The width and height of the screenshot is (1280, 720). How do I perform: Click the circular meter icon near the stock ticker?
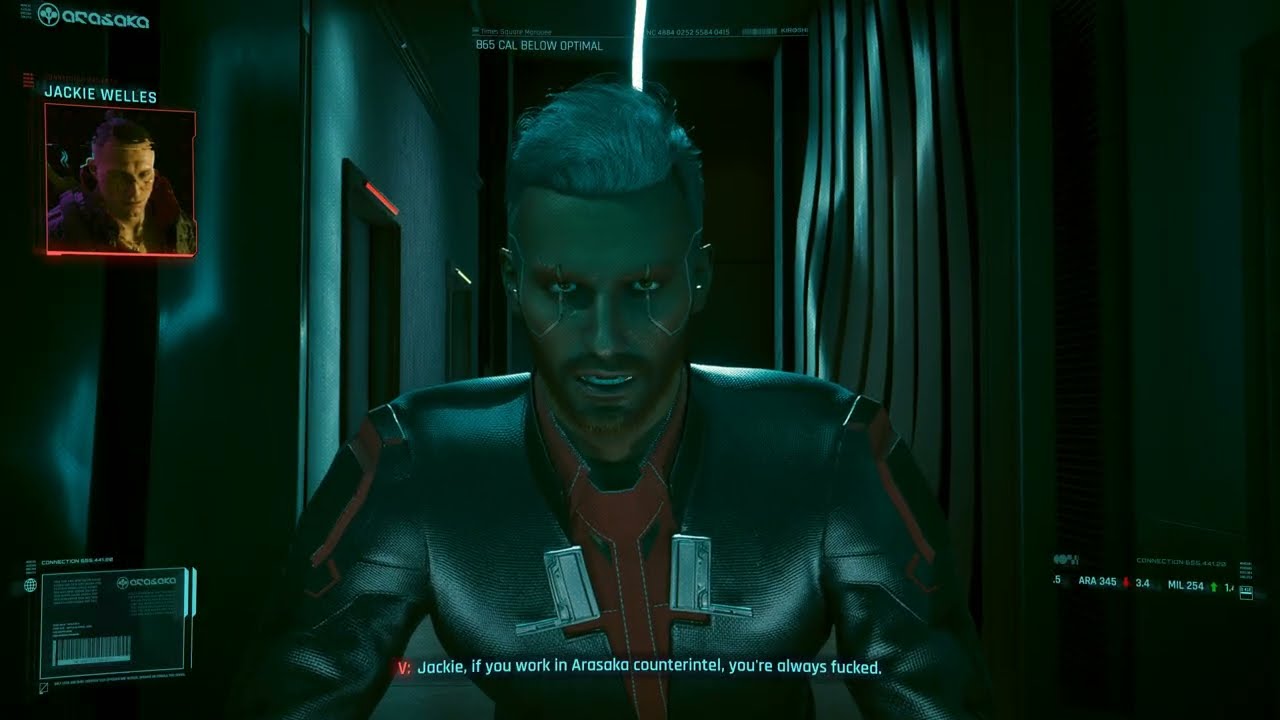[1061, 559]
